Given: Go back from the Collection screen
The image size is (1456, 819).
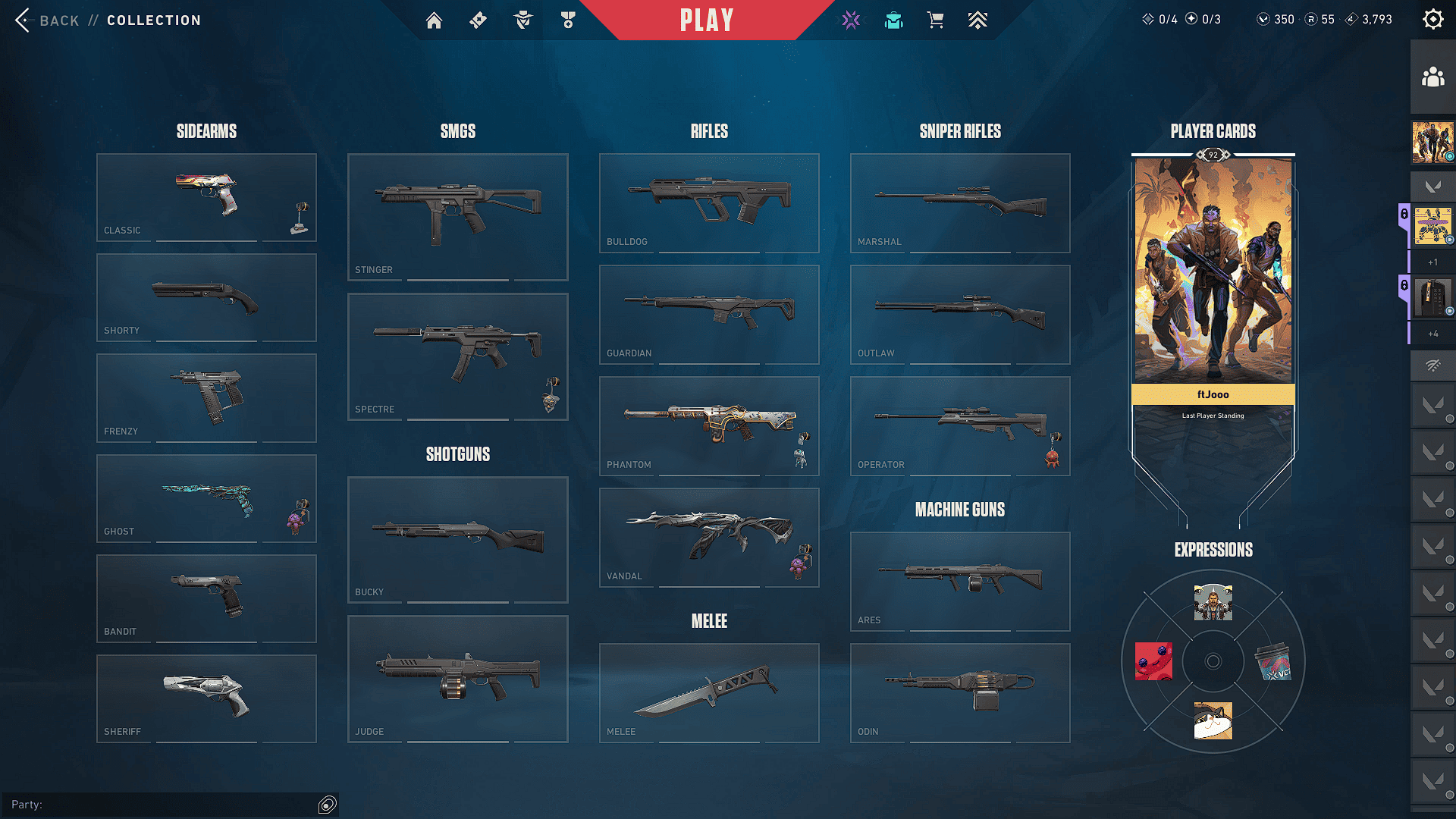Looking at the screenshot, I should tap(47, 20).
